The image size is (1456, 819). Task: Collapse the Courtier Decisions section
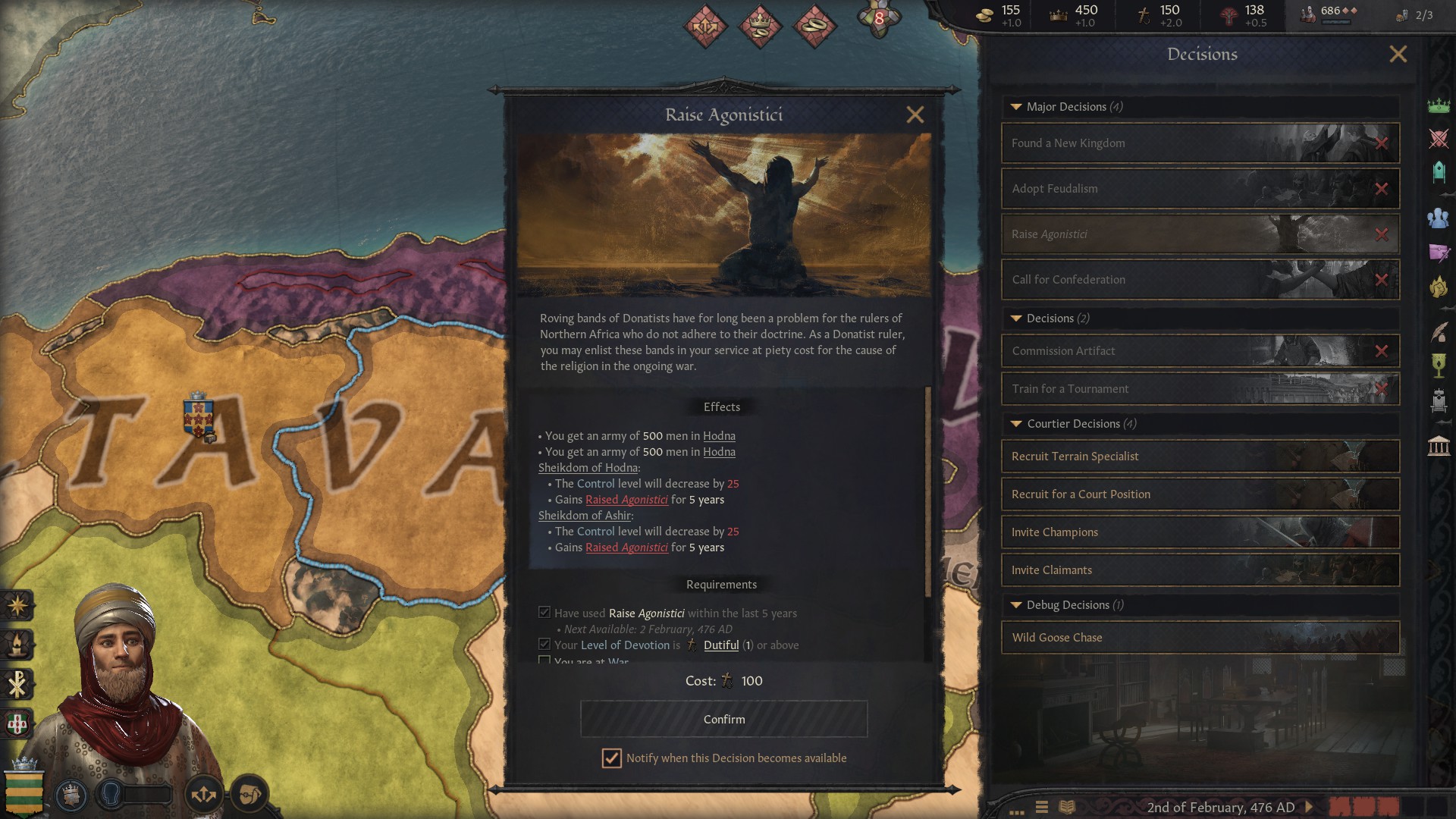point(1016,424)
